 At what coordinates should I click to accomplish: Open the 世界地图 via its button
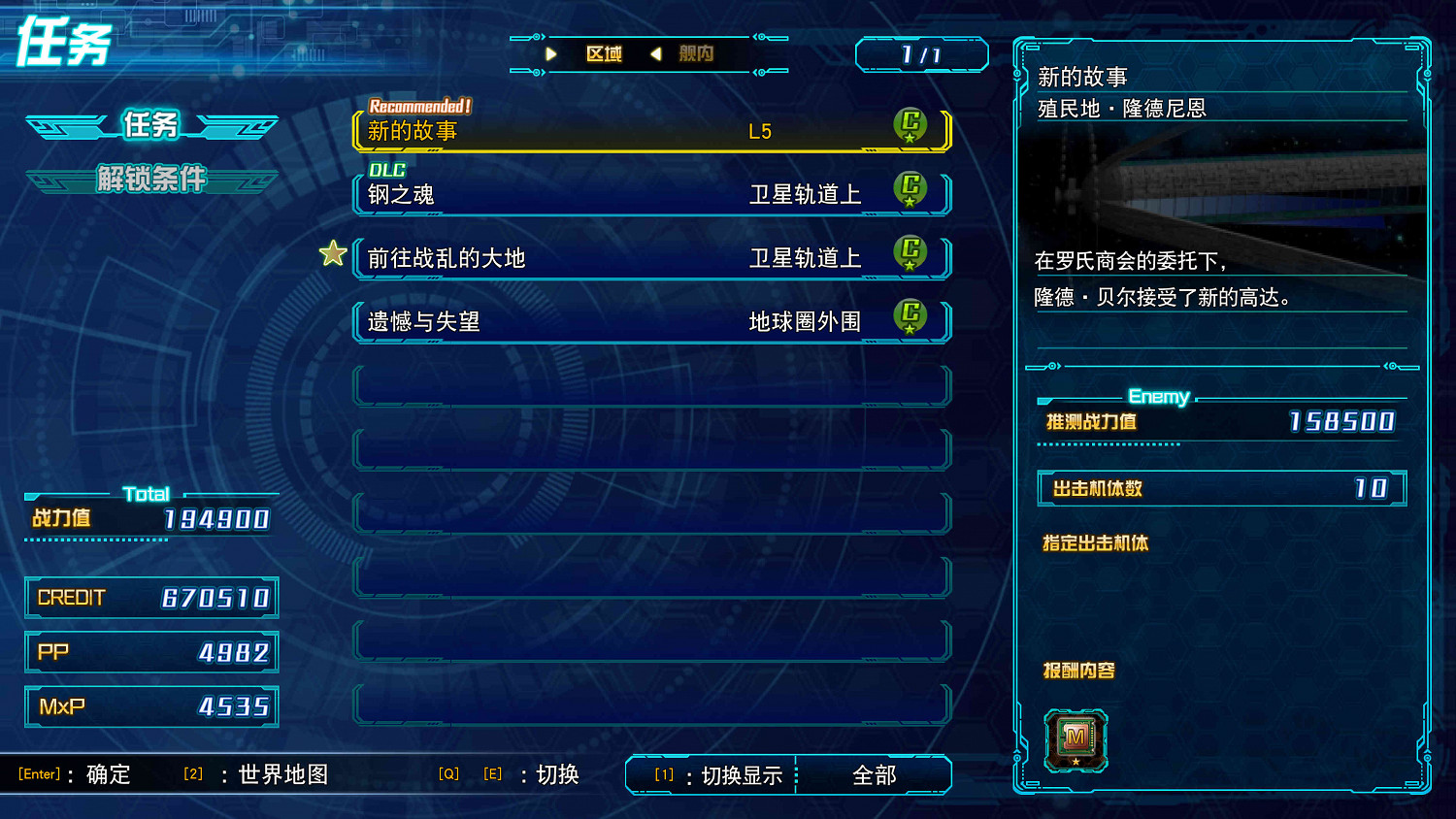click(x=281, y=774)
